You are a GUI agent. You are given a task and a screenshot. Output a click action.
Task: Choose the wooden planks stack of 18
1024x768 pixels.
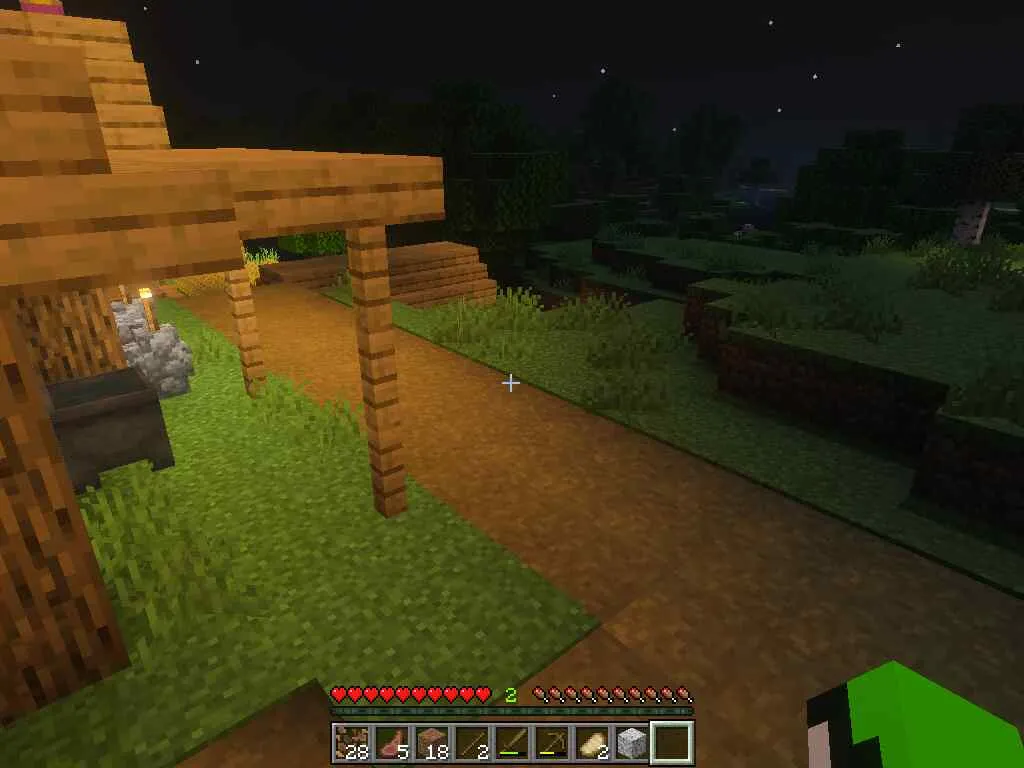coord(431,743)
